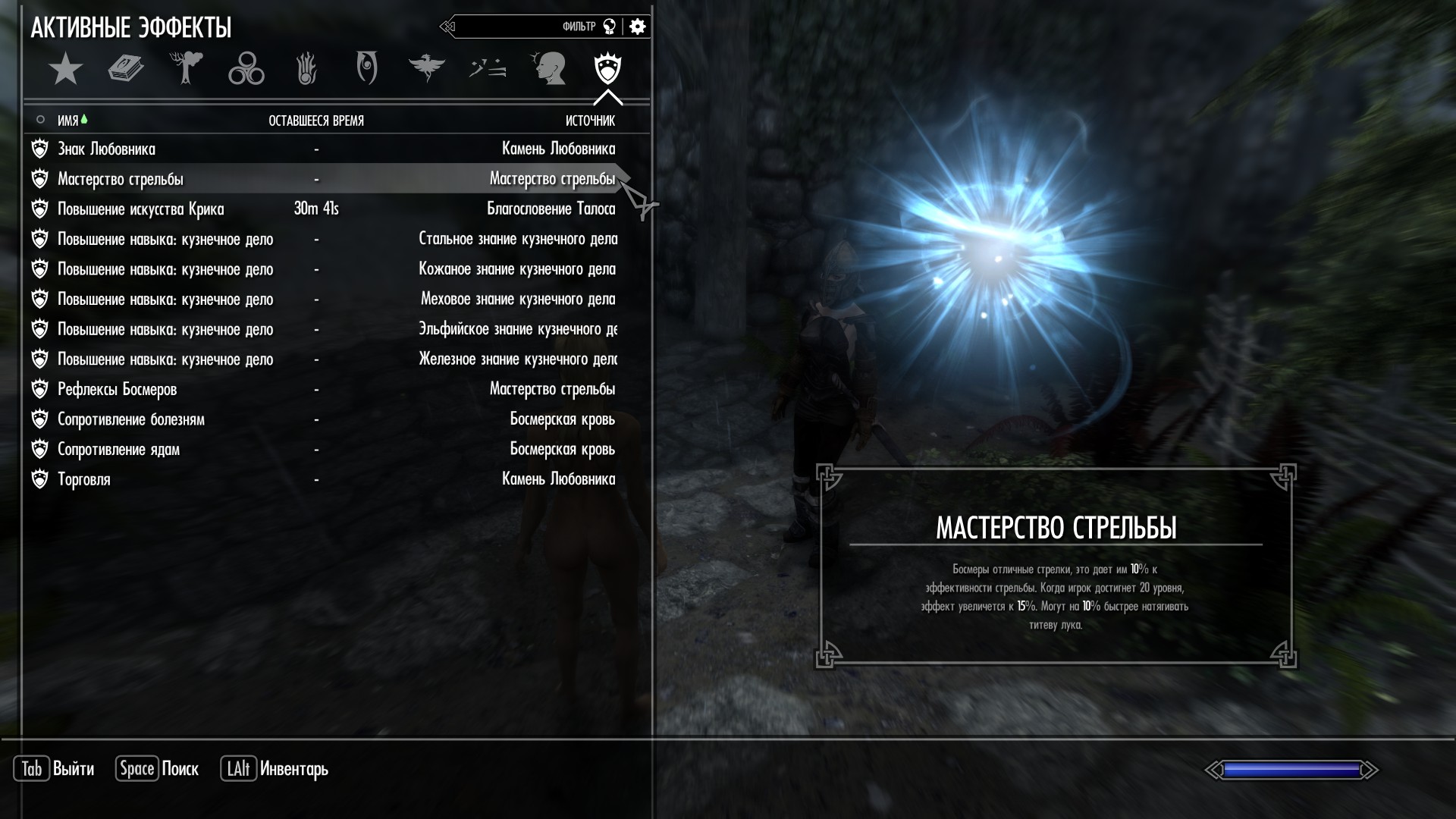The image size is (1456, 819).
Task: Sort by Оставшееся время column
Action: click(x=316, y=121)
